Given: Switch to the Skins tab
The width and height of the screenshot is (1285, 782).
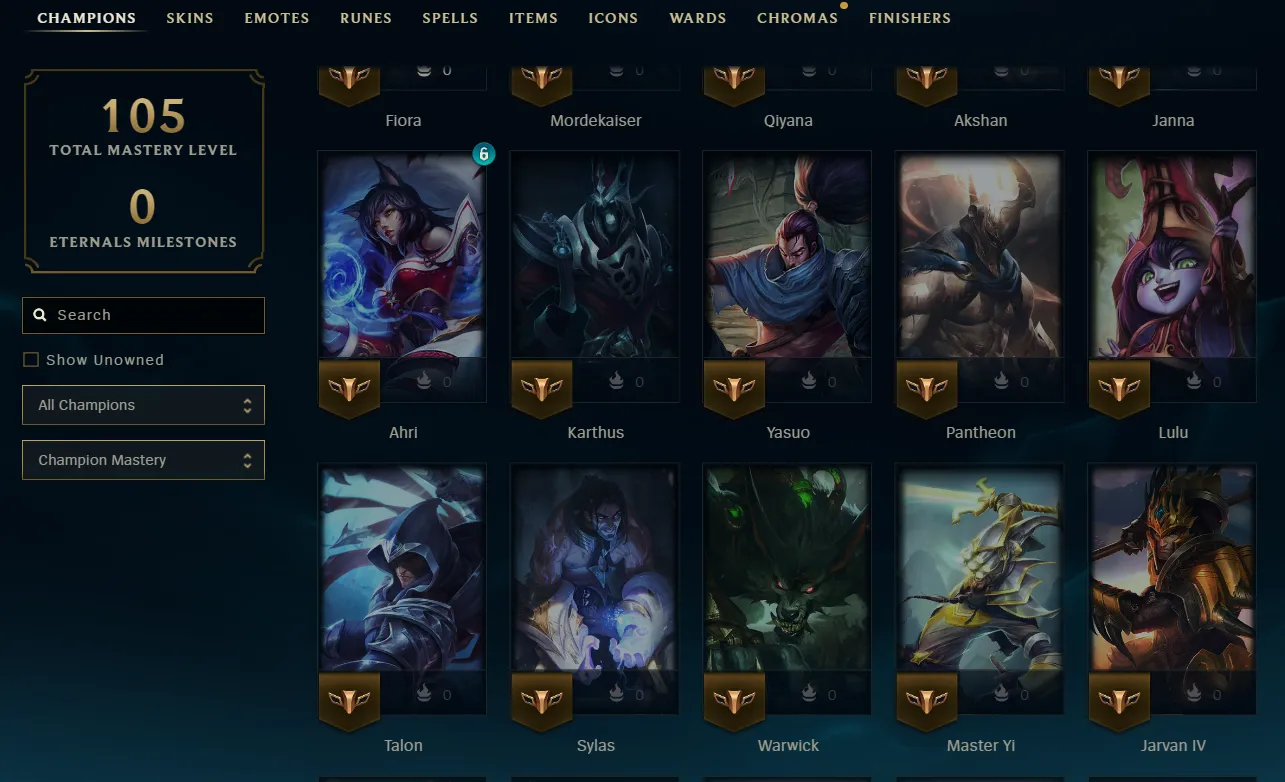Looking at the screenshot, I should pyautogui.click(x=190, y=18).
